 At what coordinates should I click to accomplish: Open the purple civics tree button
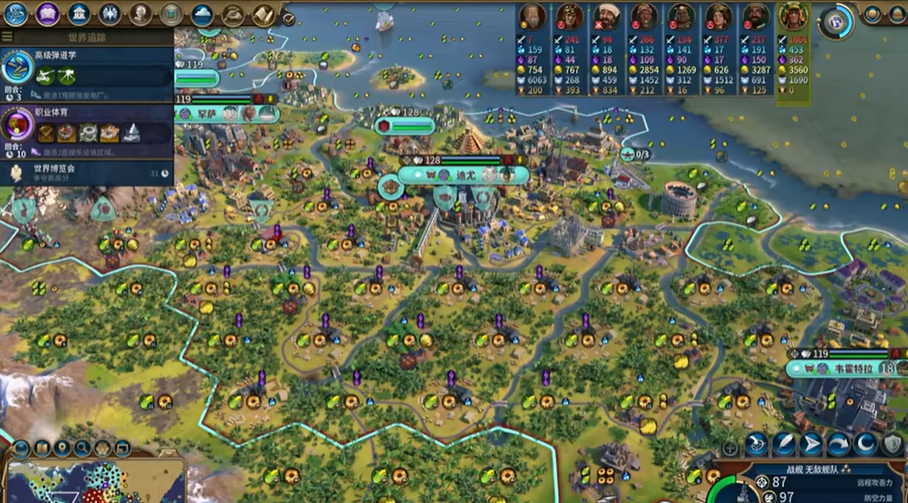tap(47, 14)
